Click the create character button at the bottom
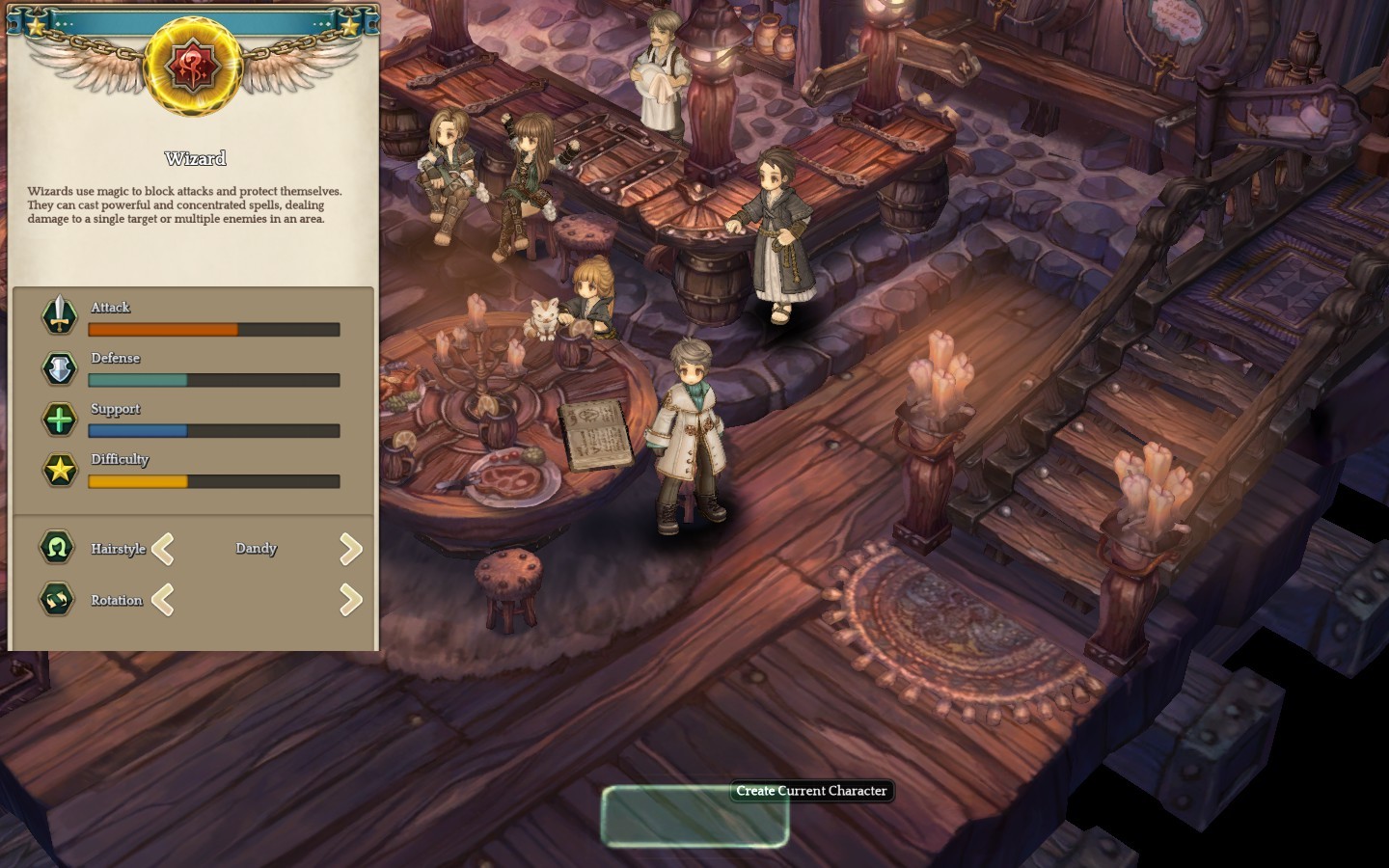This screenshot has width=1389, height=868. (694, 816)
